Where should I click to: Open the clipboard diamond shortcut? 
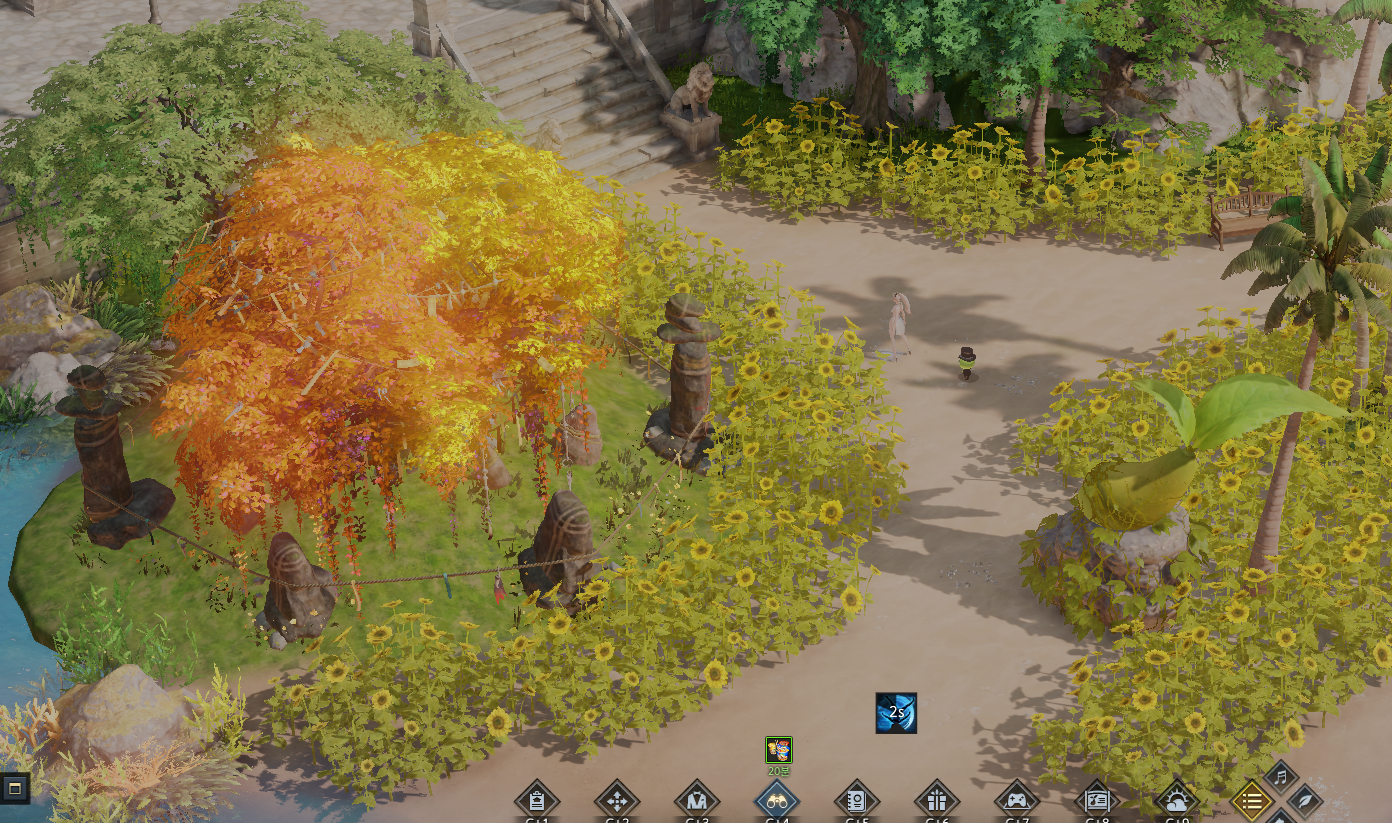click(537, 801)
